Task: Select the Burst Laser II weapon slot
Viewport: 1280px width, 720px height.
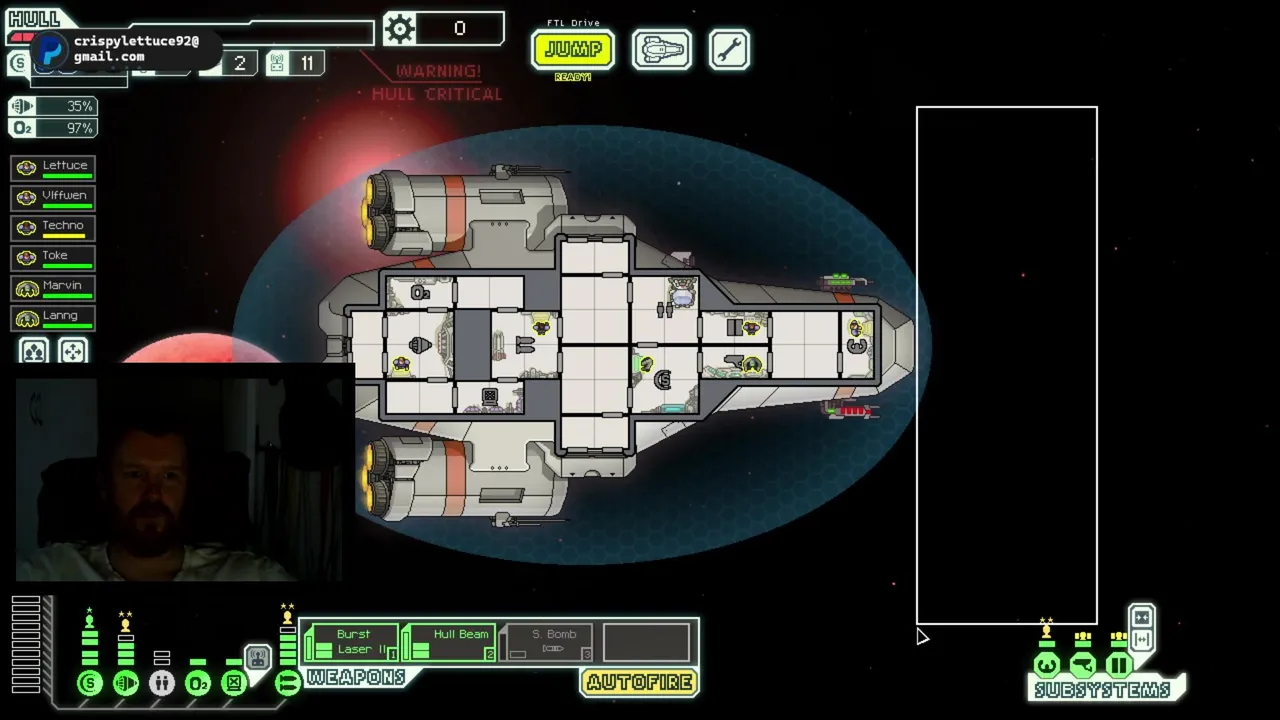Action: [350, 642]
